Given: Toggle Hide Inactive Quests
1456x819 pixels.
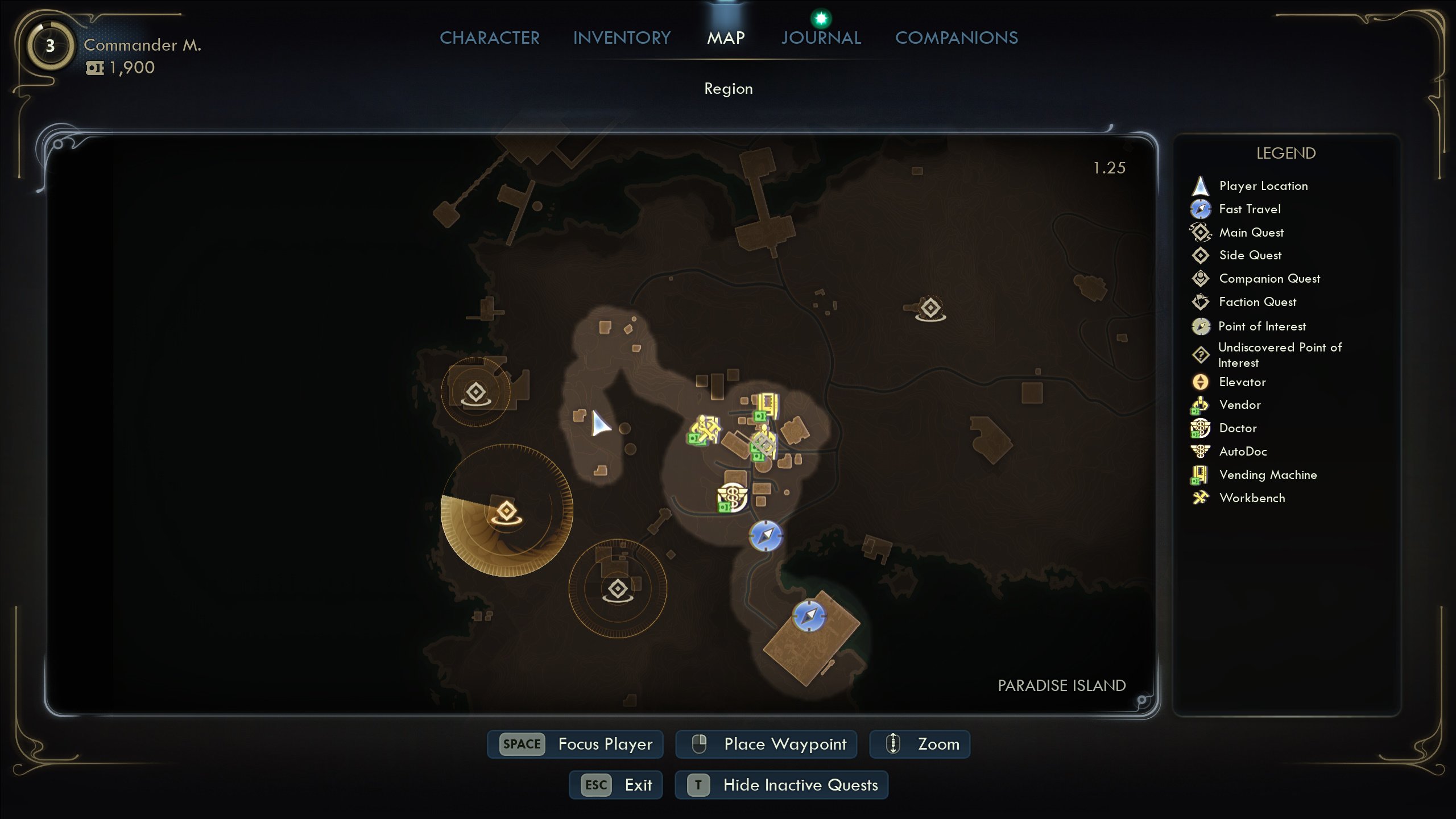Looking at the screenshot, I should 781,785.
